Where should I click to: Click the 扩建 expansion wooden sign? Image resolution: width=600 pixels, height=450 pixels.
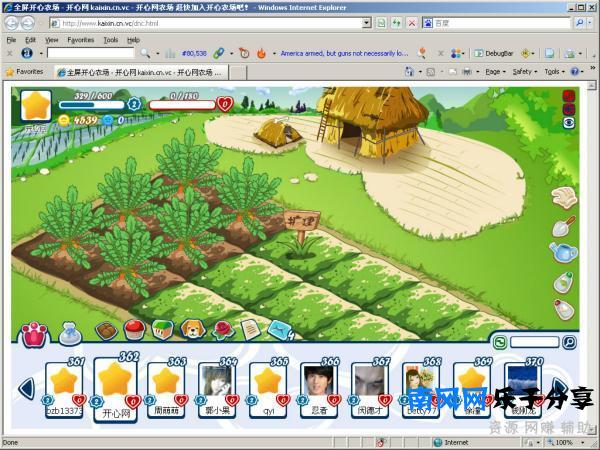click(x=301, y=223)
